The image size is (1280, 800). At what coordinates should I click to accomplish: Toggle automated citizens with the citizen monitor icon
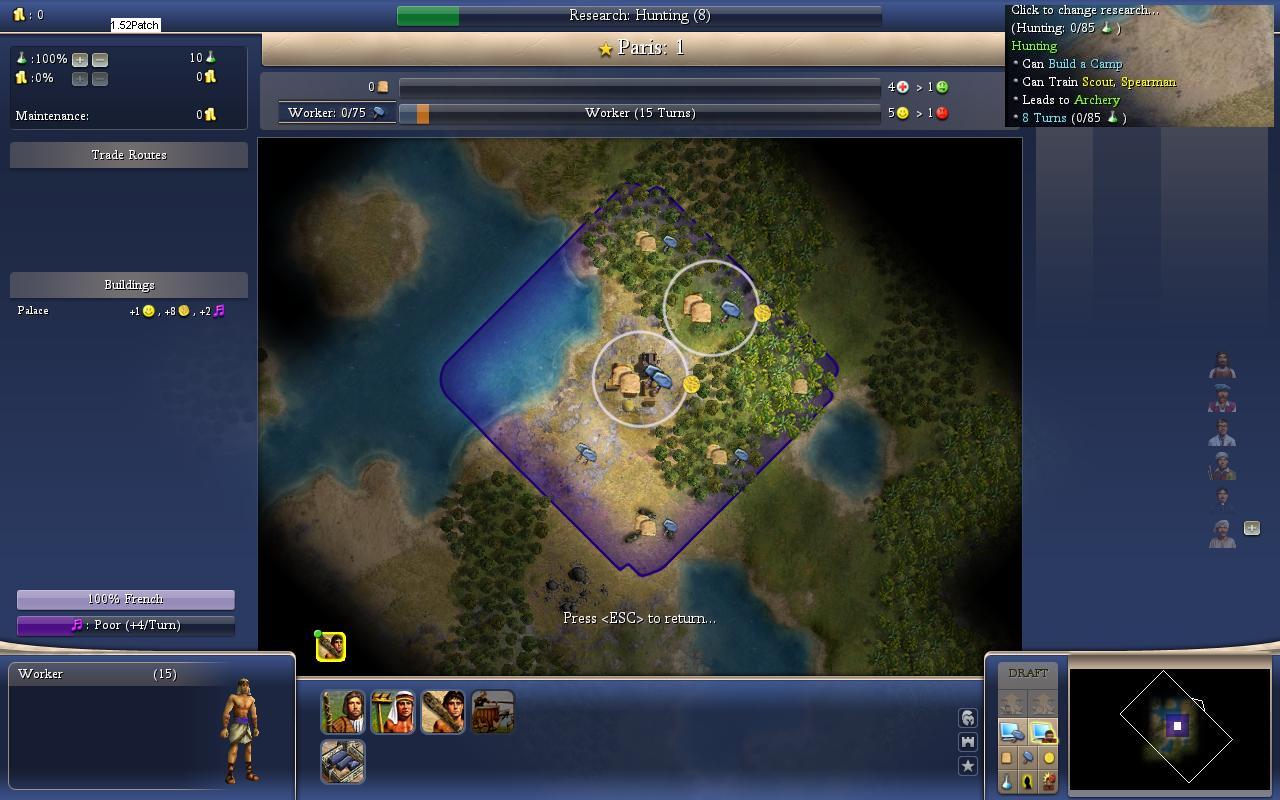tap(1042, 733)
